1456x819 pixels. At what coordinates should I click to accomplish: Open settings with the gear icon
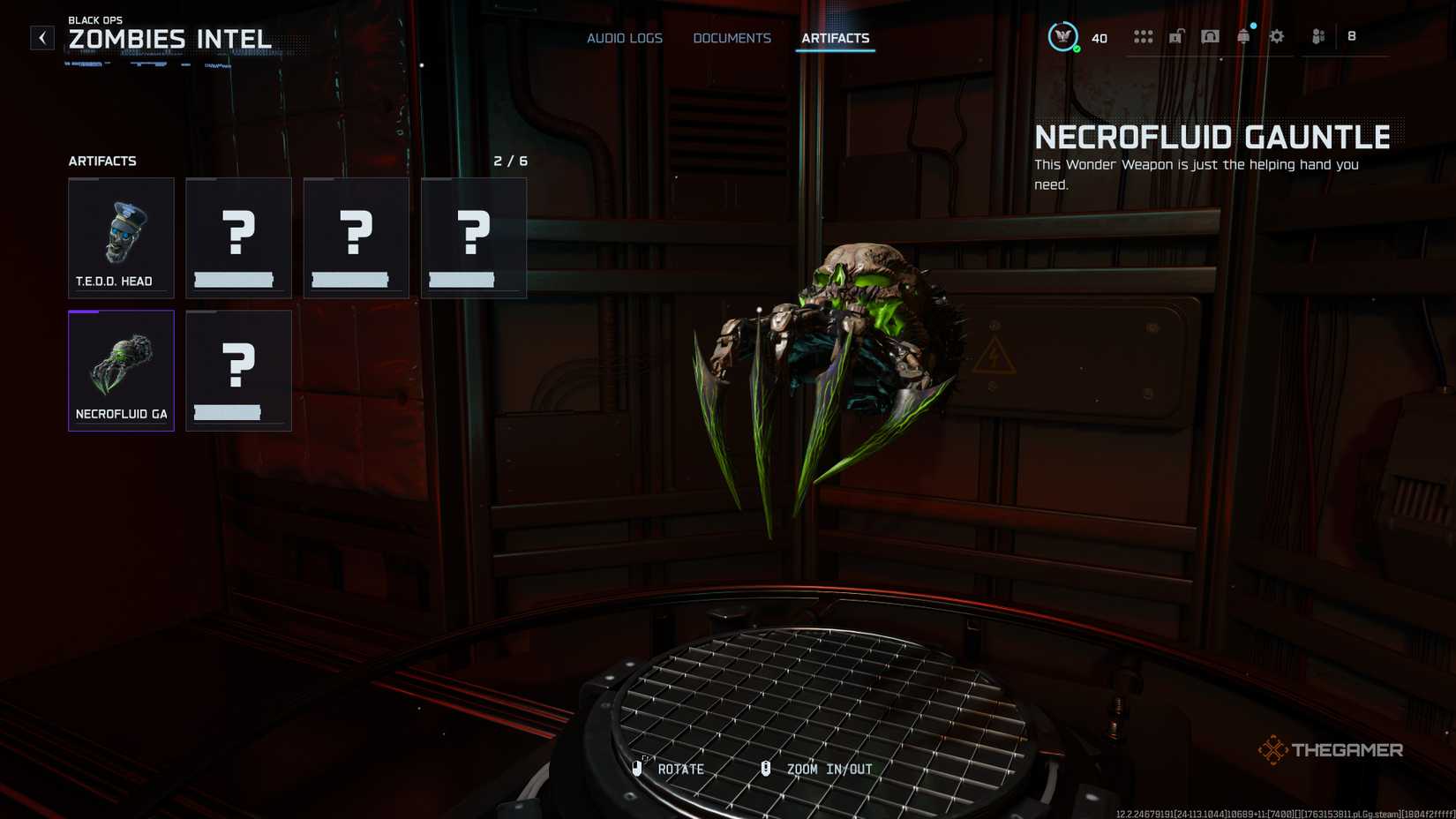1277,37
